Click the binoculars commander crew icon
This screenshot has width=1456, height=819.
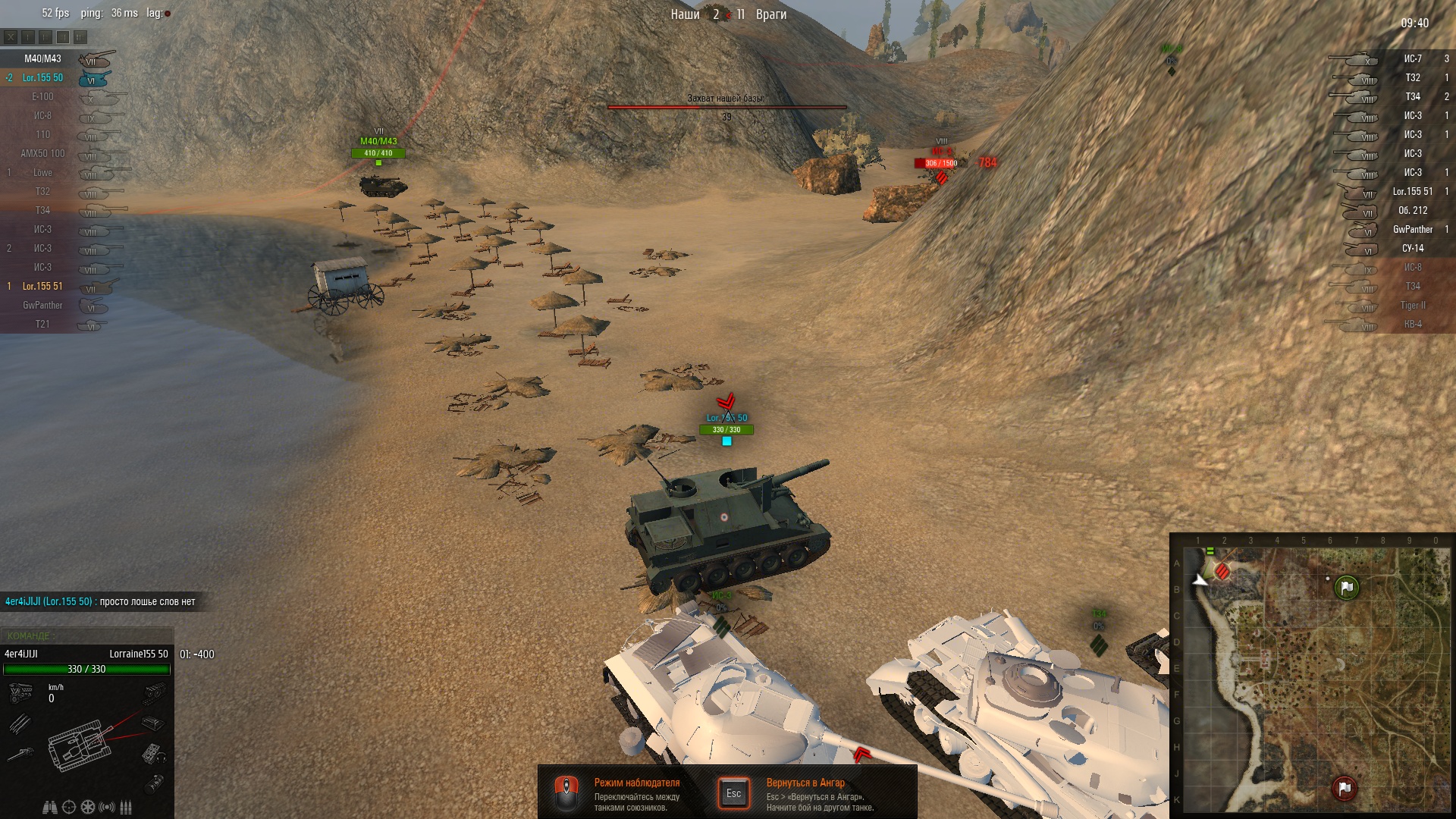click(50, 807)
